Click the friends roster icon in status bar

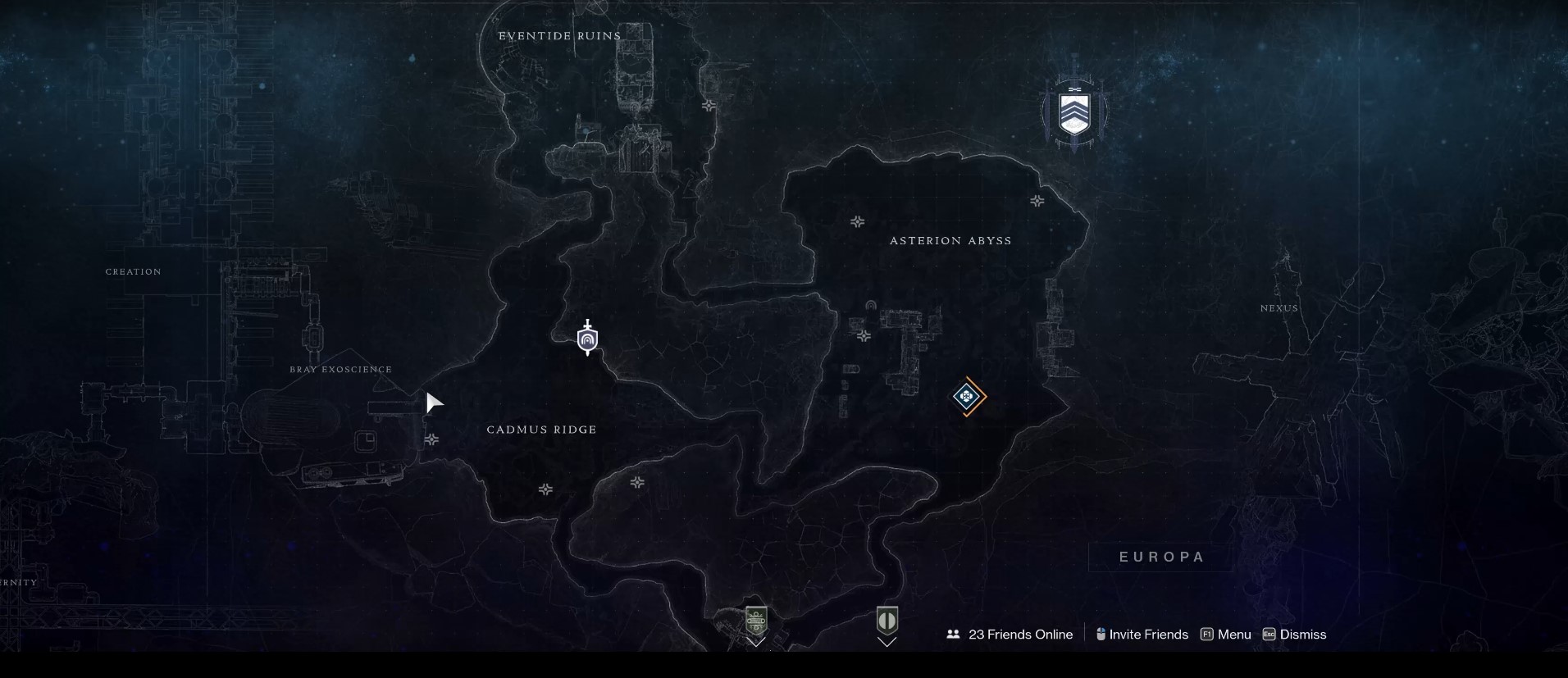(x=953, y=634)
